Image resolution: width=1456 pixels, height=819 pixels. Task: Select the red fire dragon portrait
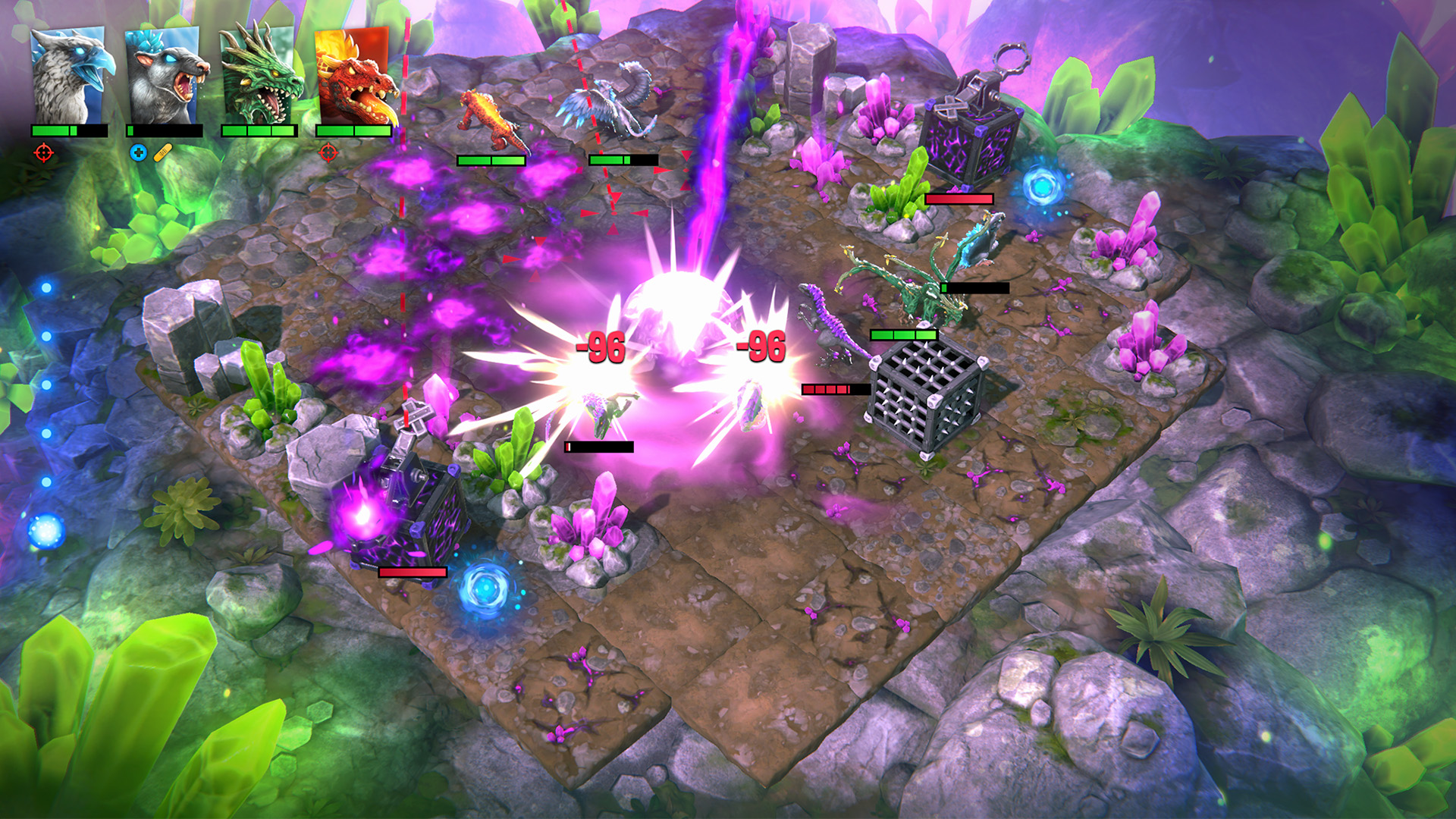point(353,76)
